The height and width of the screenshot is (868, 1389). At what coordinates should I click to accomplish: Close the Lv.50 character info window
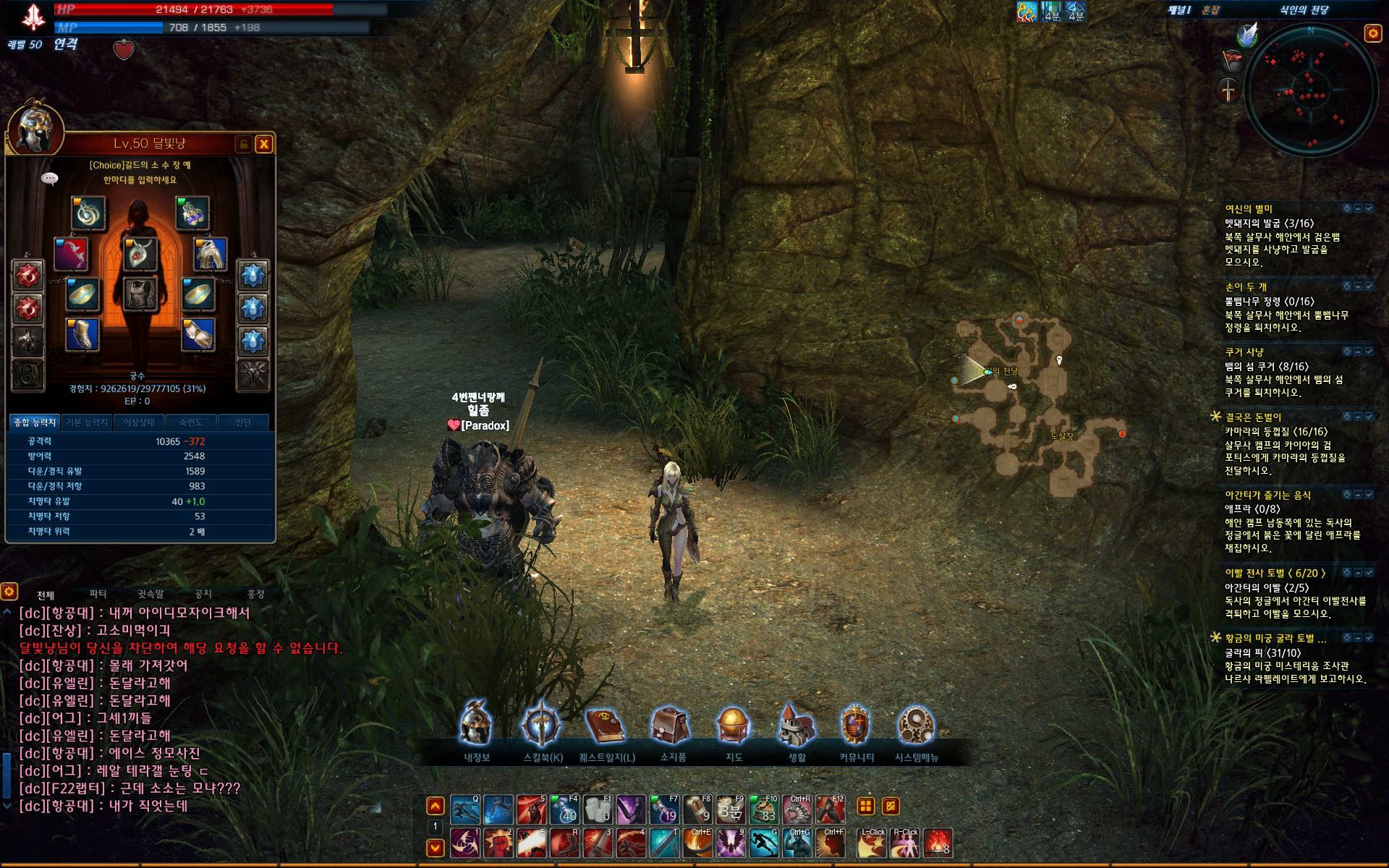[x=264, y=144]
